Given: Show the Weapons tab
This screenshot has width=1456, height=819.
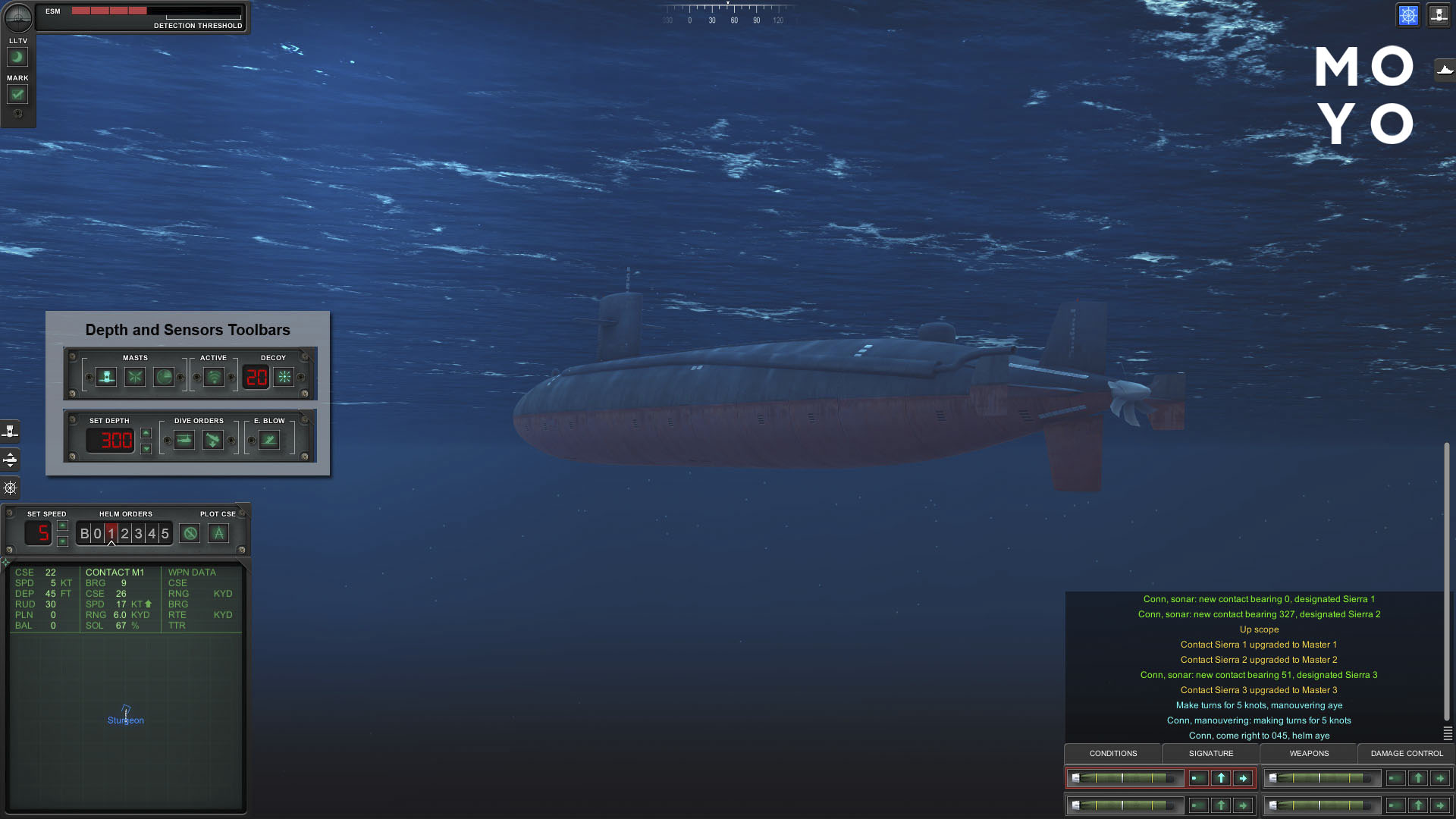Looking at the screenshot, I should [1309, 753].
